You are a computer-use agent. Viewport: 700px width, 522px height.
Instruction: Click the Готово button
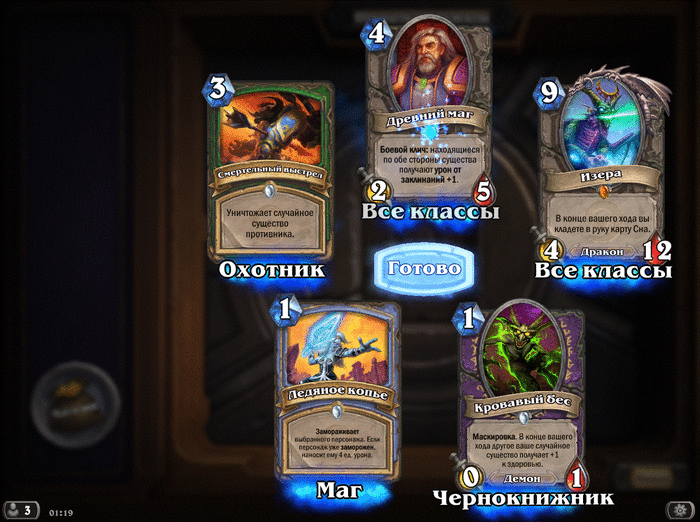(x=422, y=268)
